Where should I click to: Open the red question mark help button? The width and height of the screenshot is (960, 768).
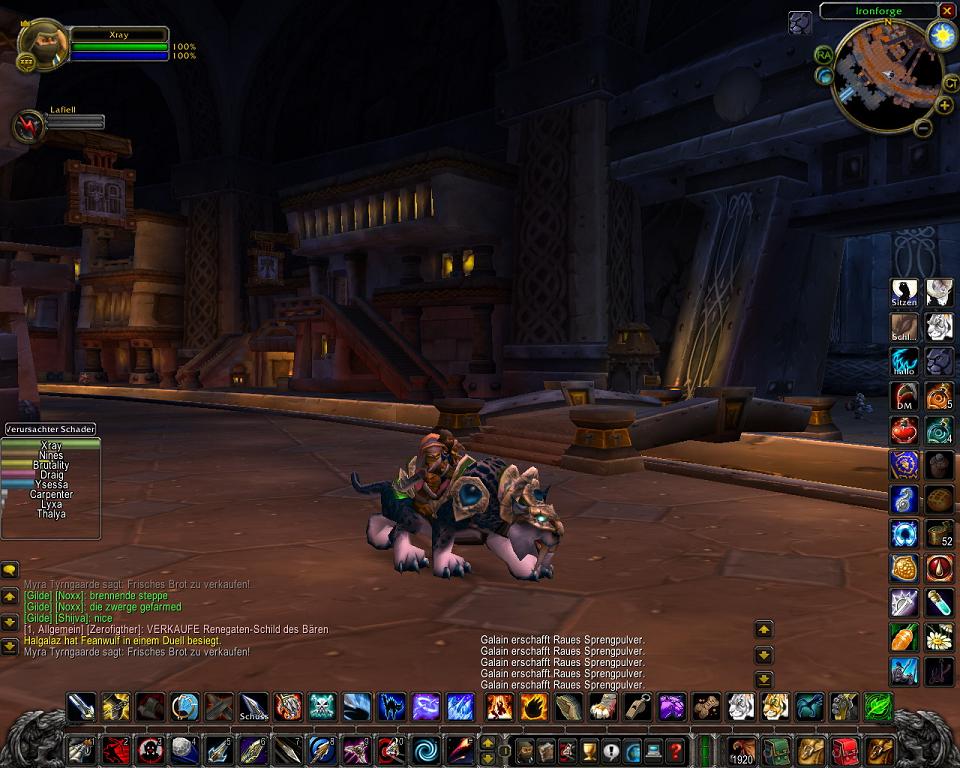677,749
